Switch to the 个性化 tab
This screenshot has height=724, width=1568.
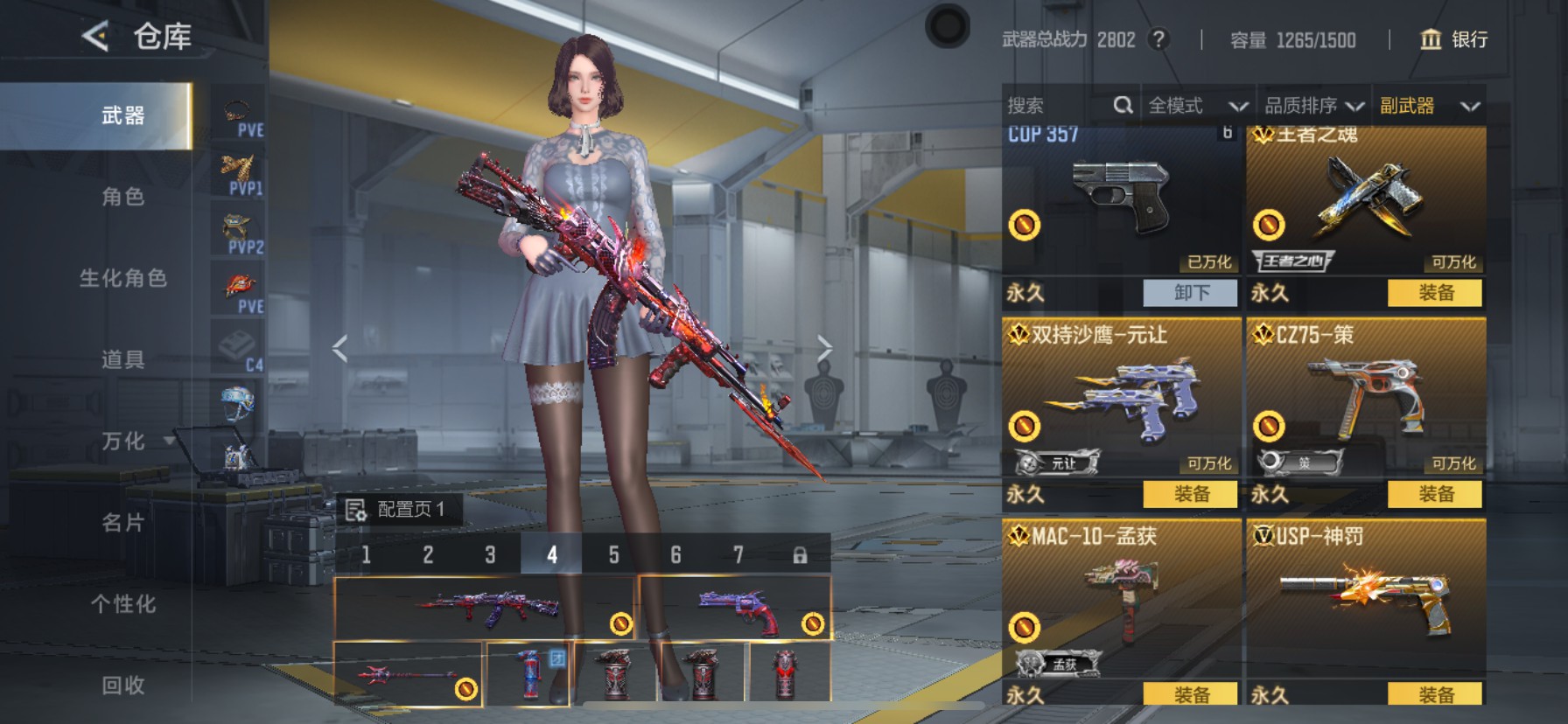click(122, 604)
